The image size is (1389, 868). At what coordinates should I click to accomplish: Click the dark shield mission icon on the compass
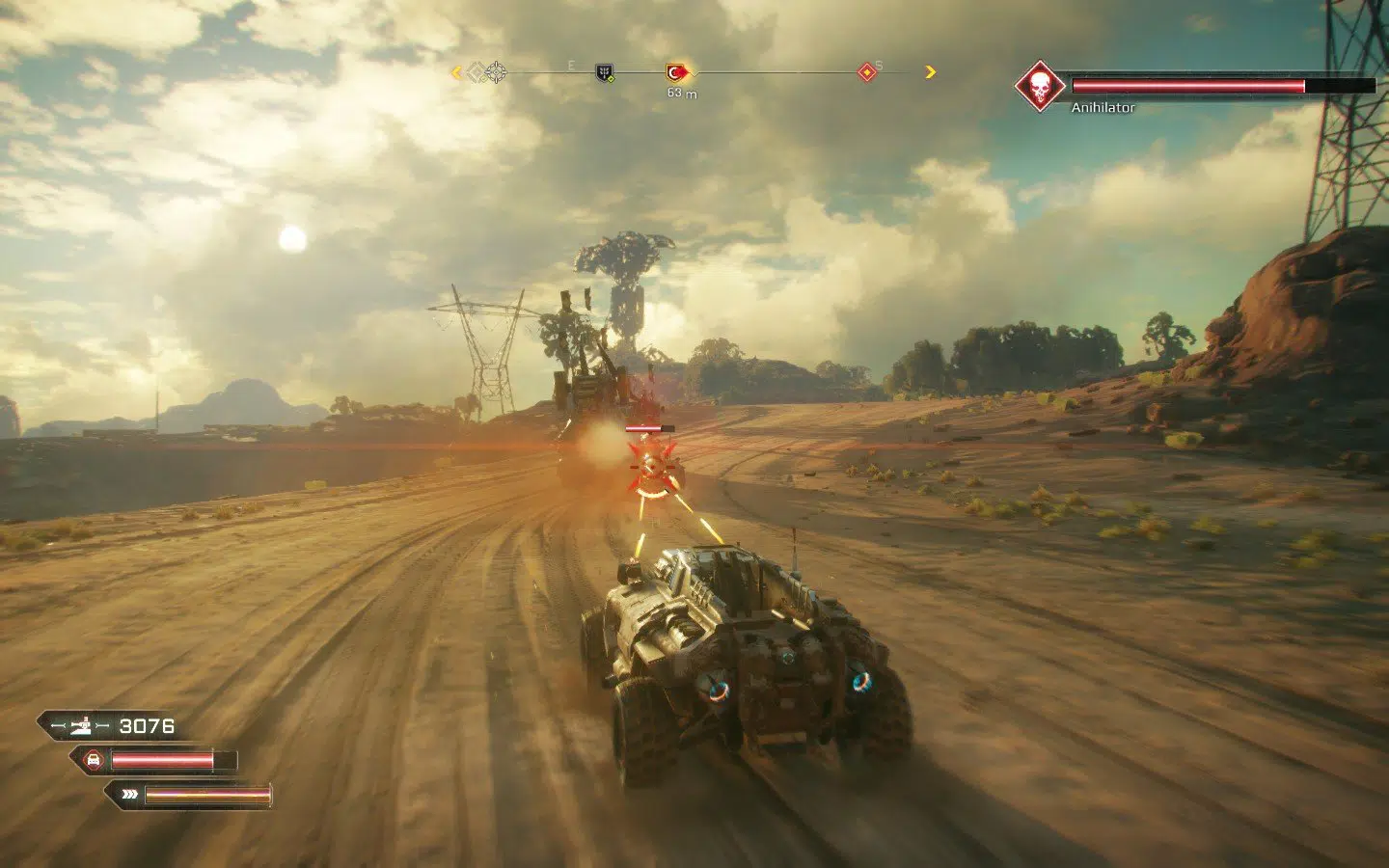pos(604,73)
